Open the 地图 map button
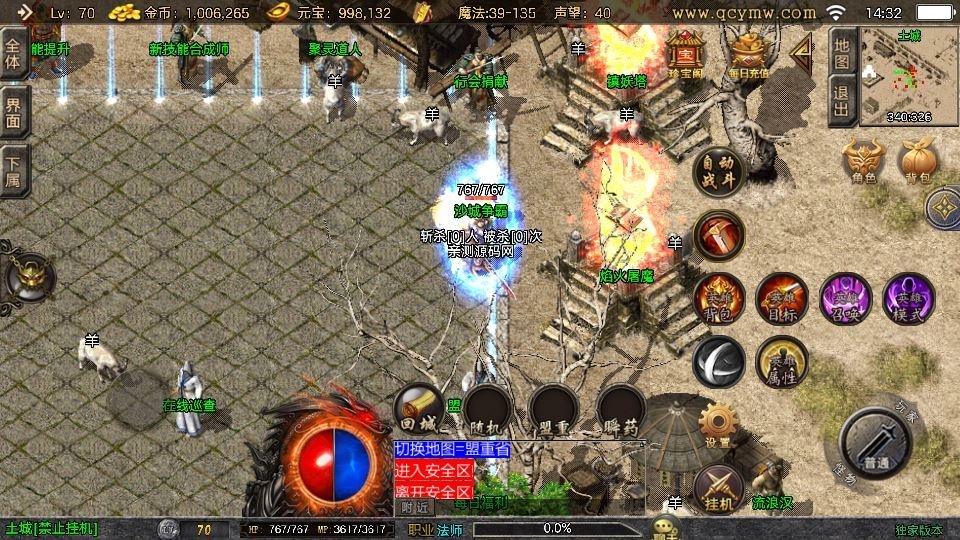Screen dimensions: 960x540 tap(842, 54)
